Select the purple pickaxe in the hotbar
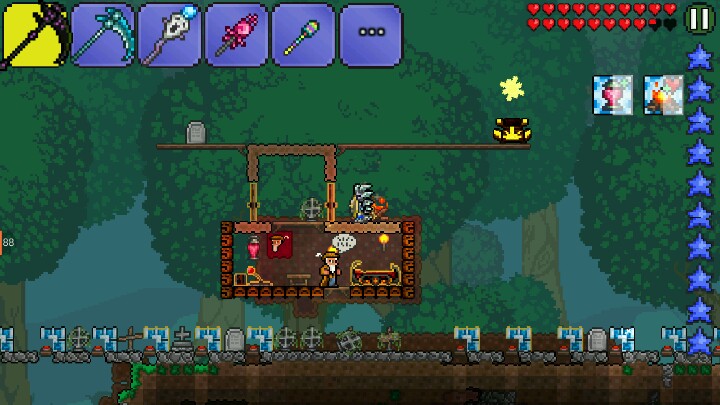Viewport: 720px width, 405px height. pyautogui.click(x=33, y=35)
